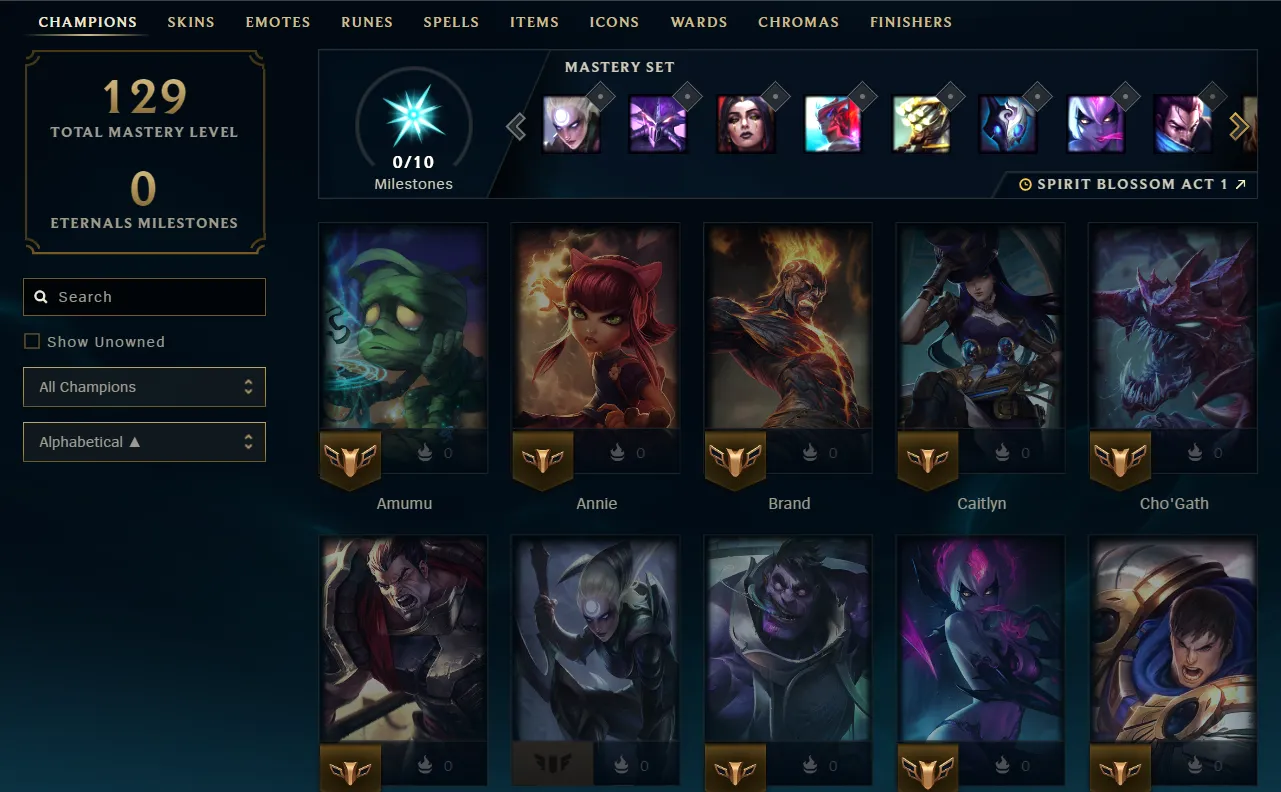1281x792 pixels.
Task: Click Yasuo's icon in the Mastery Set
Action: click(1182, 125)
